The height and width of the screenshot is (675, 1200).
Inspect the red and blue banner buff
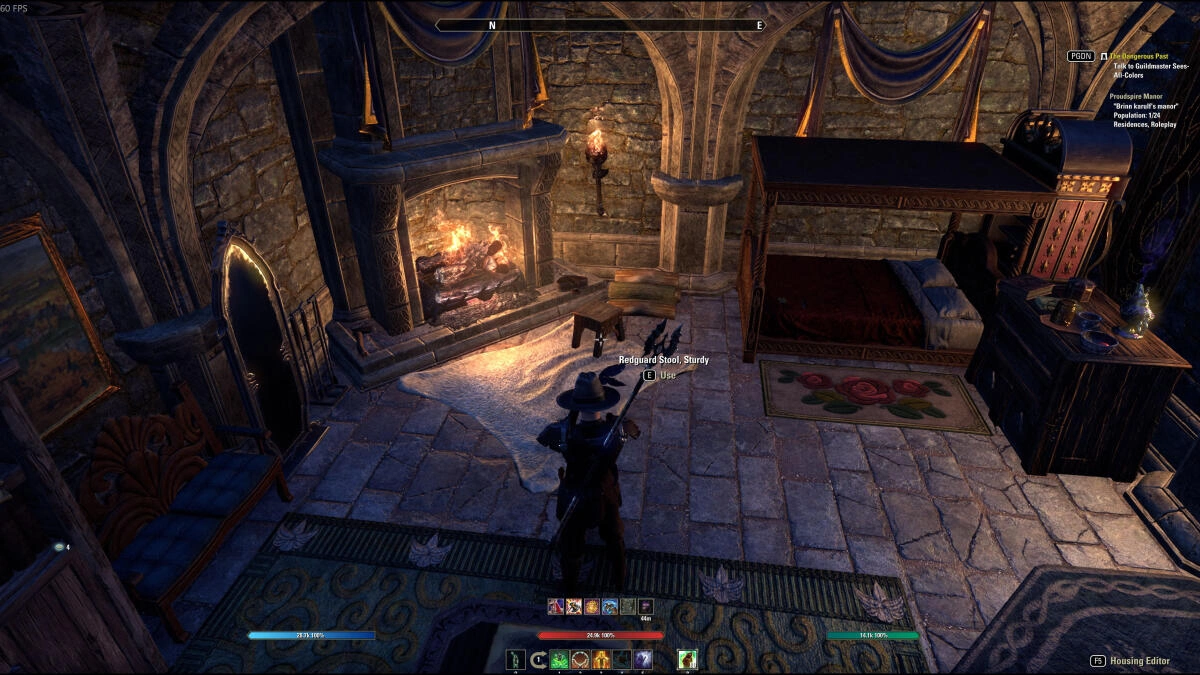555,606
